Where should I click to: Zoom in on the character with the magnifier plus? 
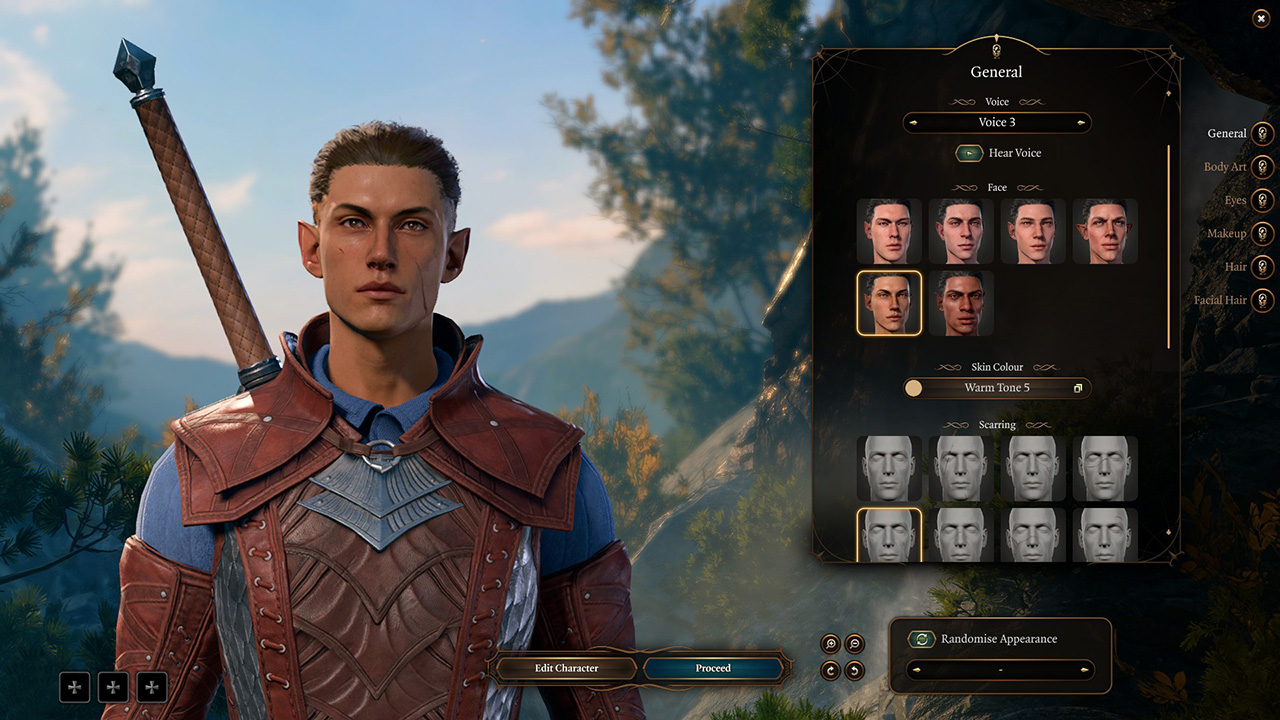830,644
